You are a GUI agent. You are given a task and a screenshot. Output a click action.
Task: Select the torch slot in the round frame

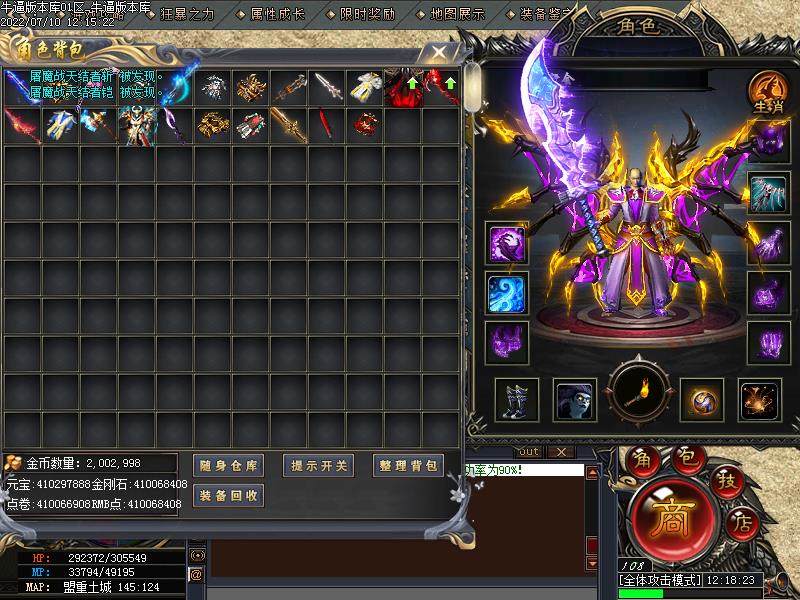(x=638, y=398)
